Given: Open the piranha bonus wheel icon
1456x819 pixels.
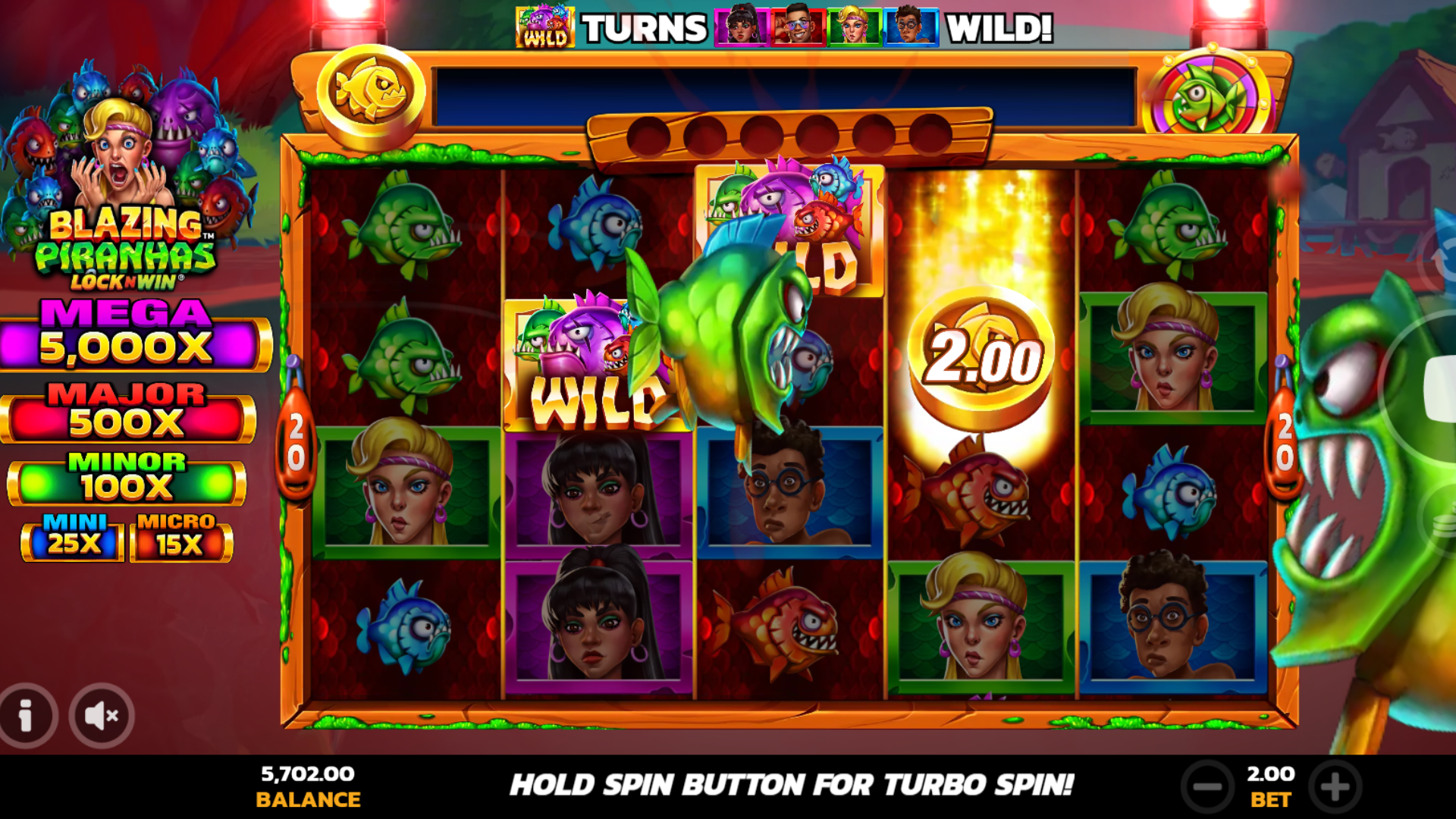Looking at the screenshot, I should (x=1209, y=93).
